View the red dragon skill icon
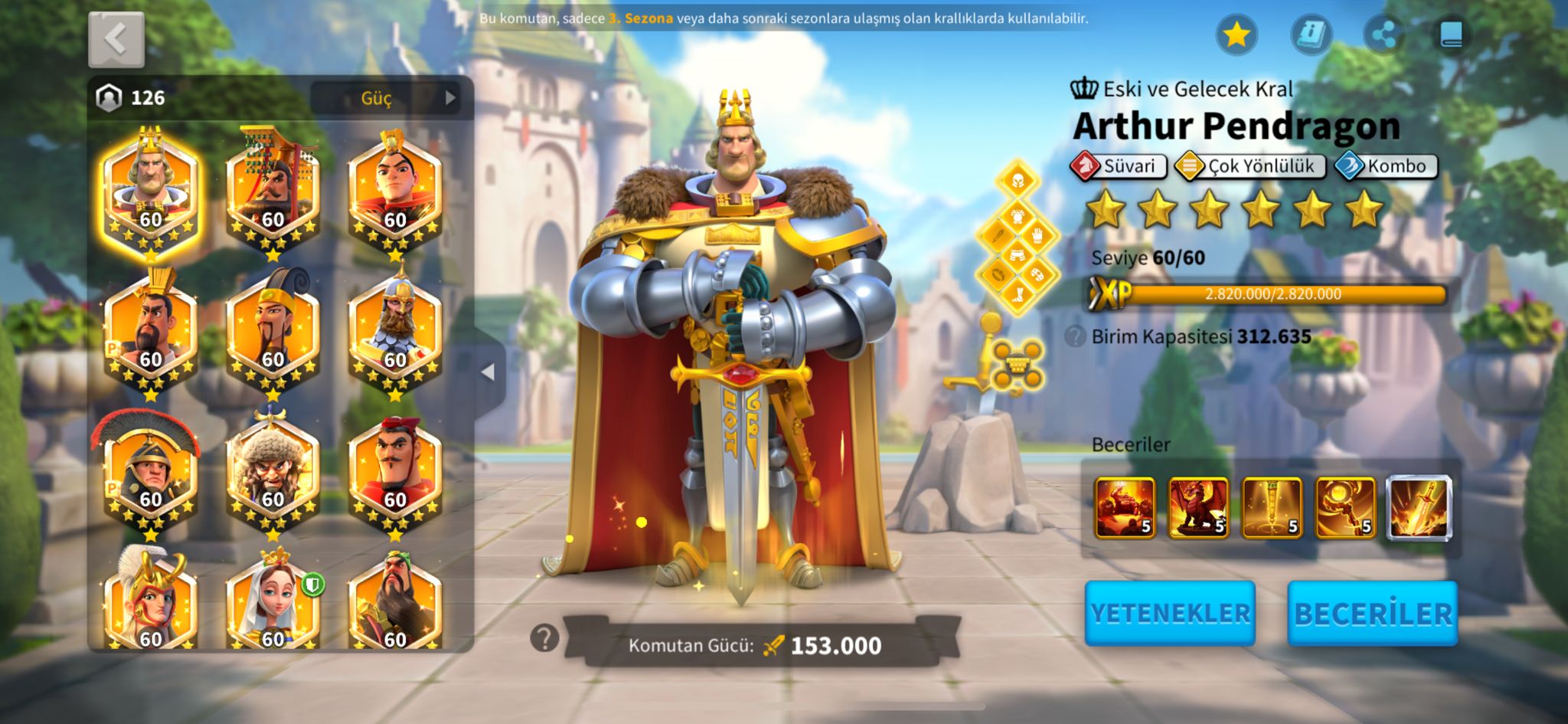This screenshot has width=1568, height=724. [x=1198, y=507]
